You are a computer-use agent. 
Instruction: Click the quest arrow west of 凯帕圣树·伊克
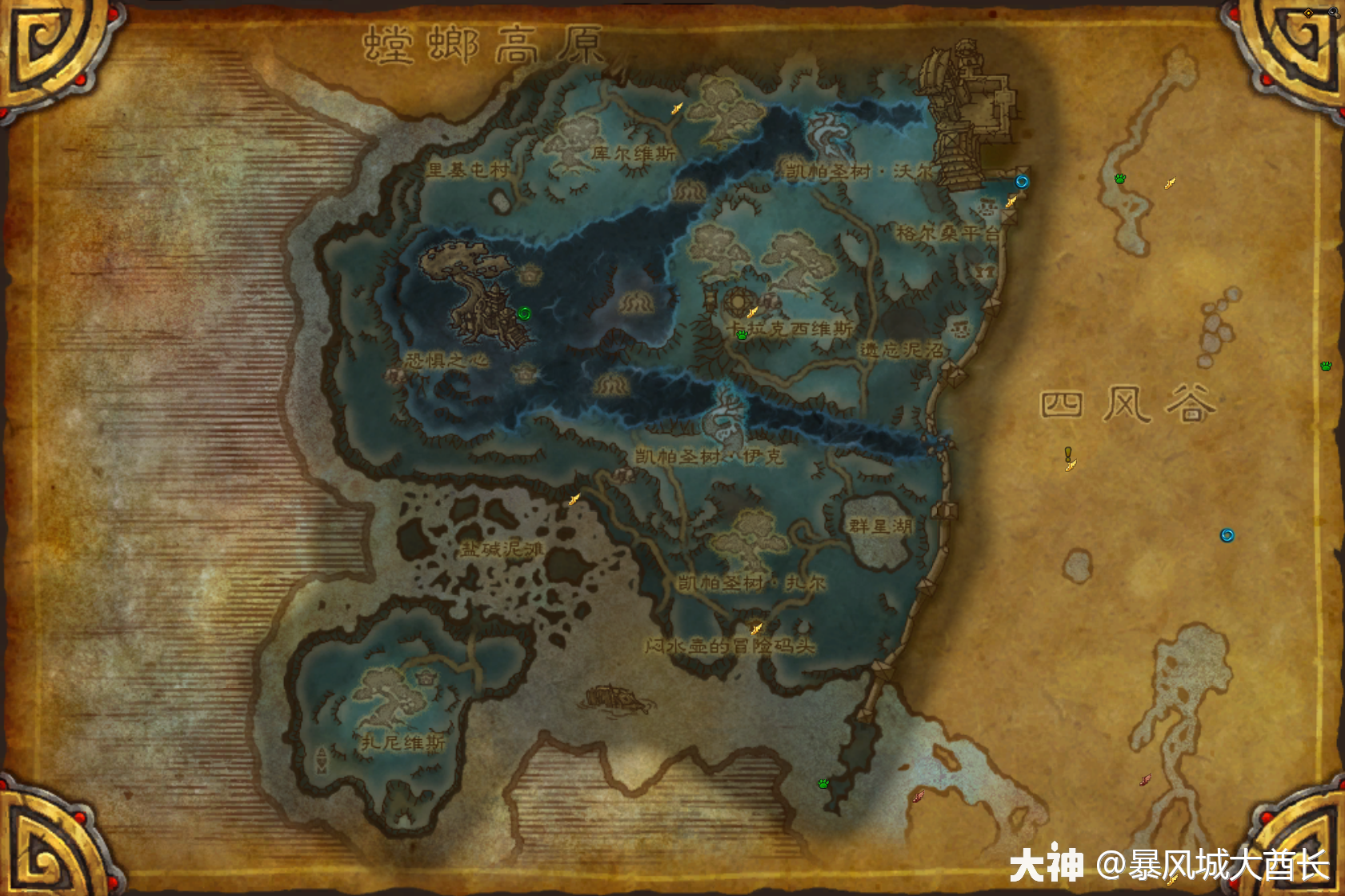[573, 499]
